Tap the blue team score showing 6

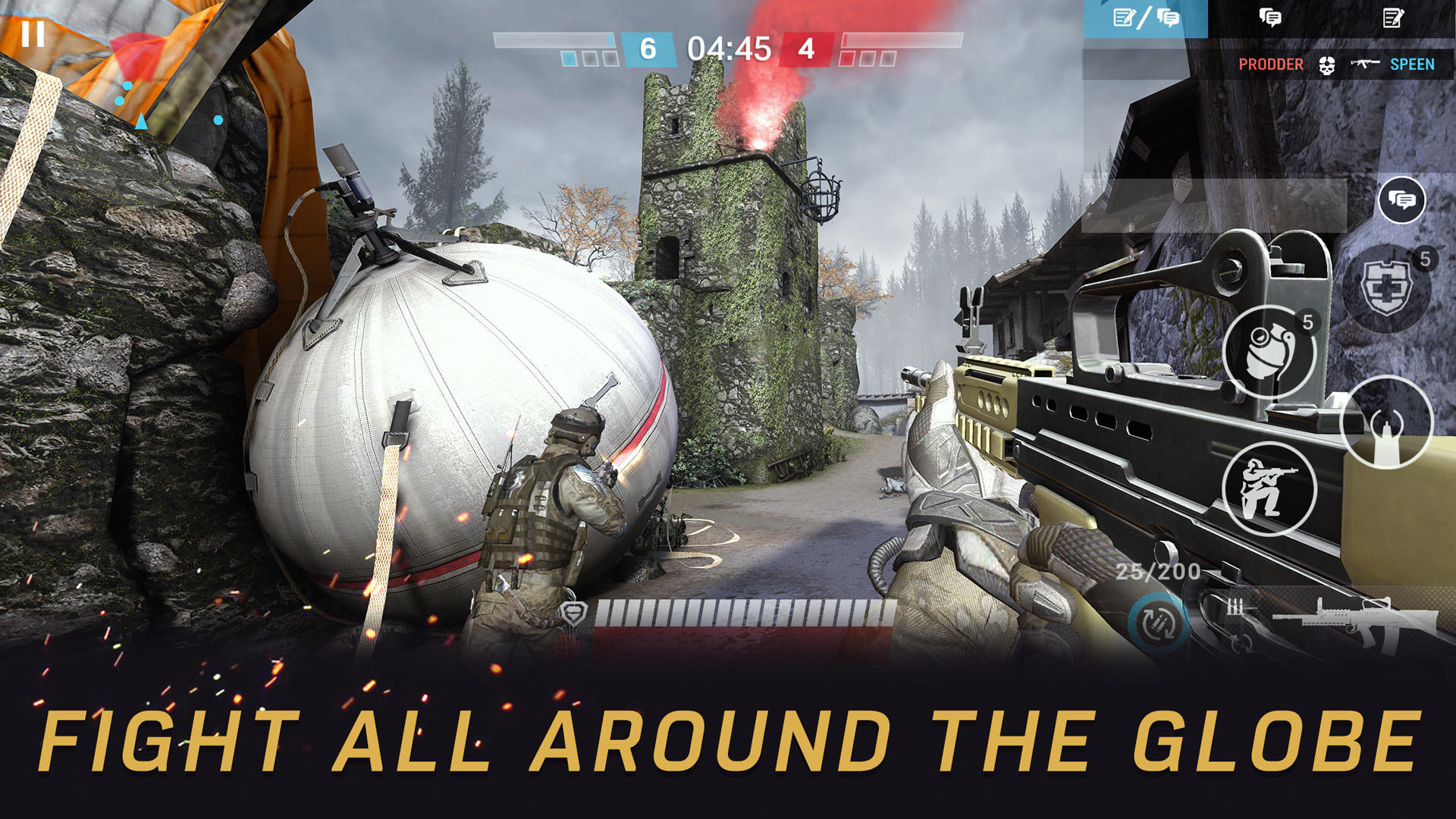[647, 47]
